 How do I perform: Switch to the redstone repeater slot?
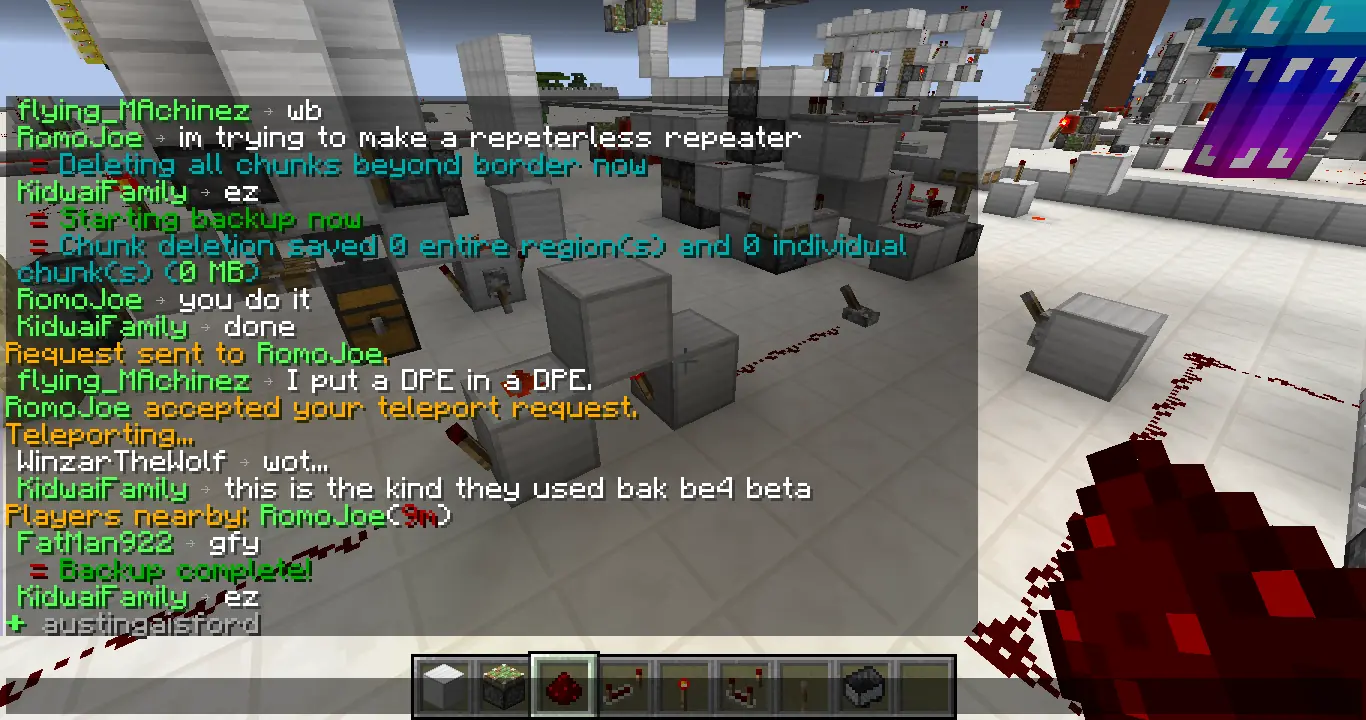[x=624, y=687]
